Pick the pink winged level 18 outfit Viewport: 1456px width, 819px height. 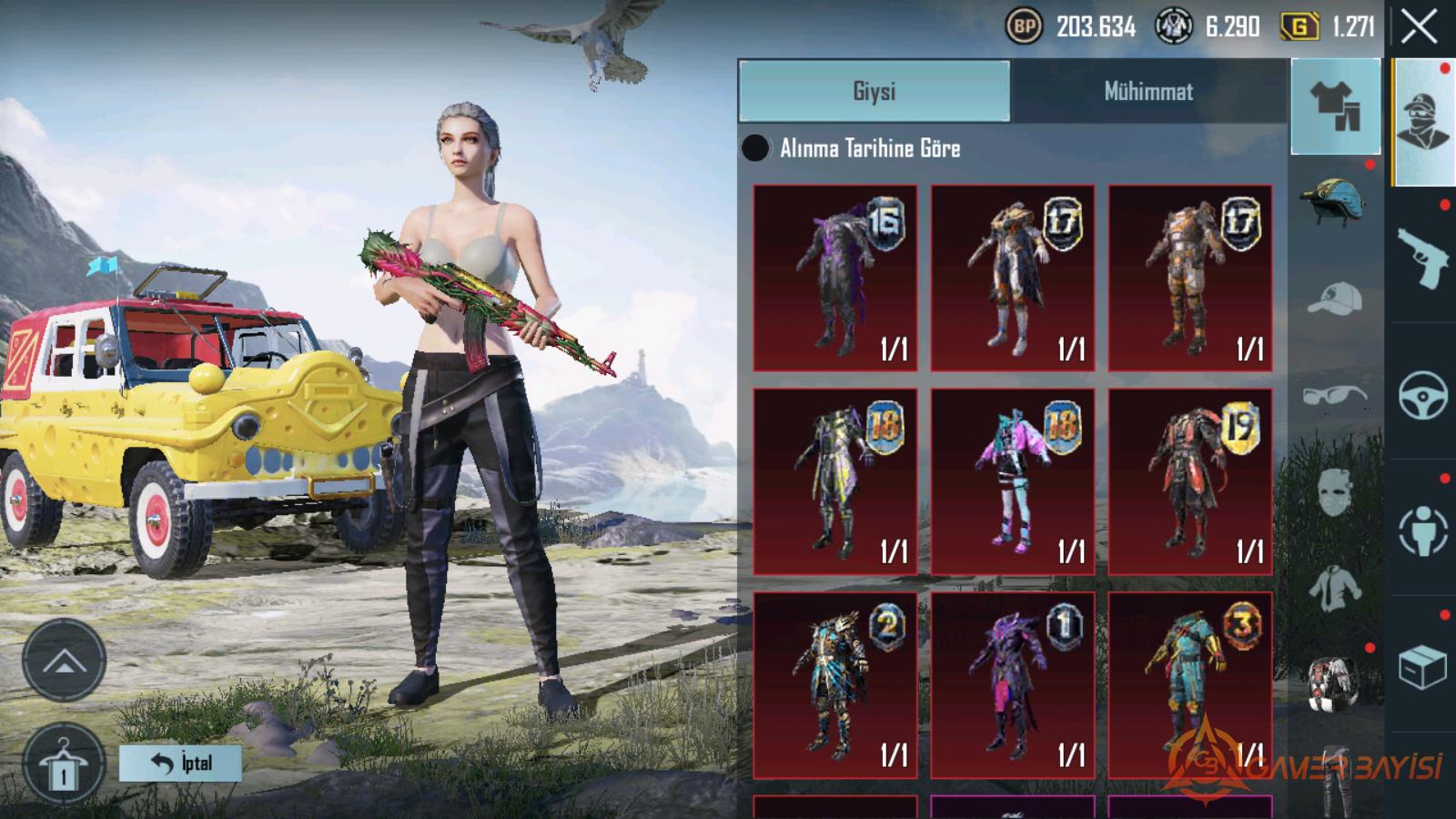(1012, 481)
